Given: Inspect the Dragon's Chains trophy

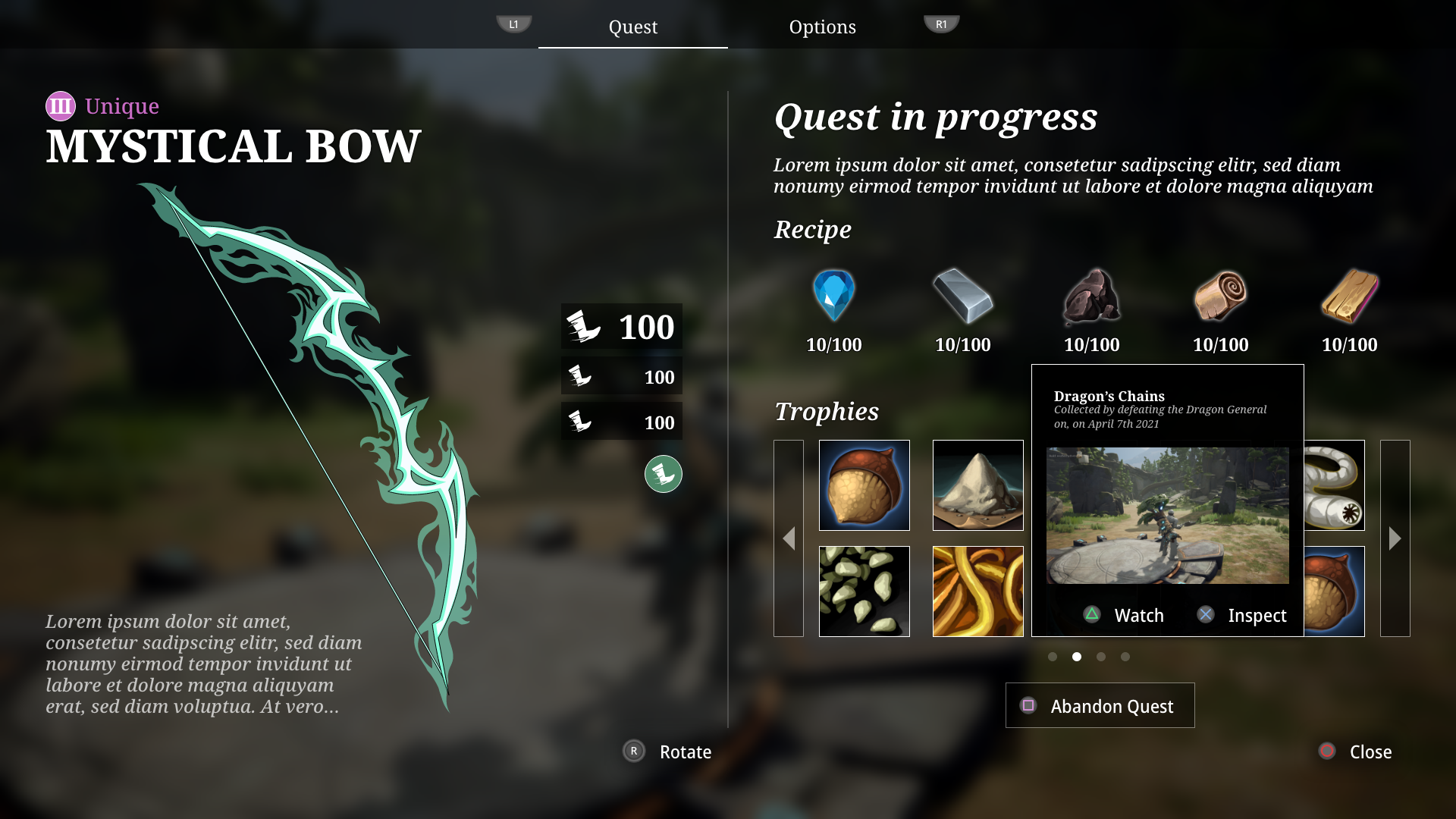Looking at the screenshot, I should click(1242, 615).
